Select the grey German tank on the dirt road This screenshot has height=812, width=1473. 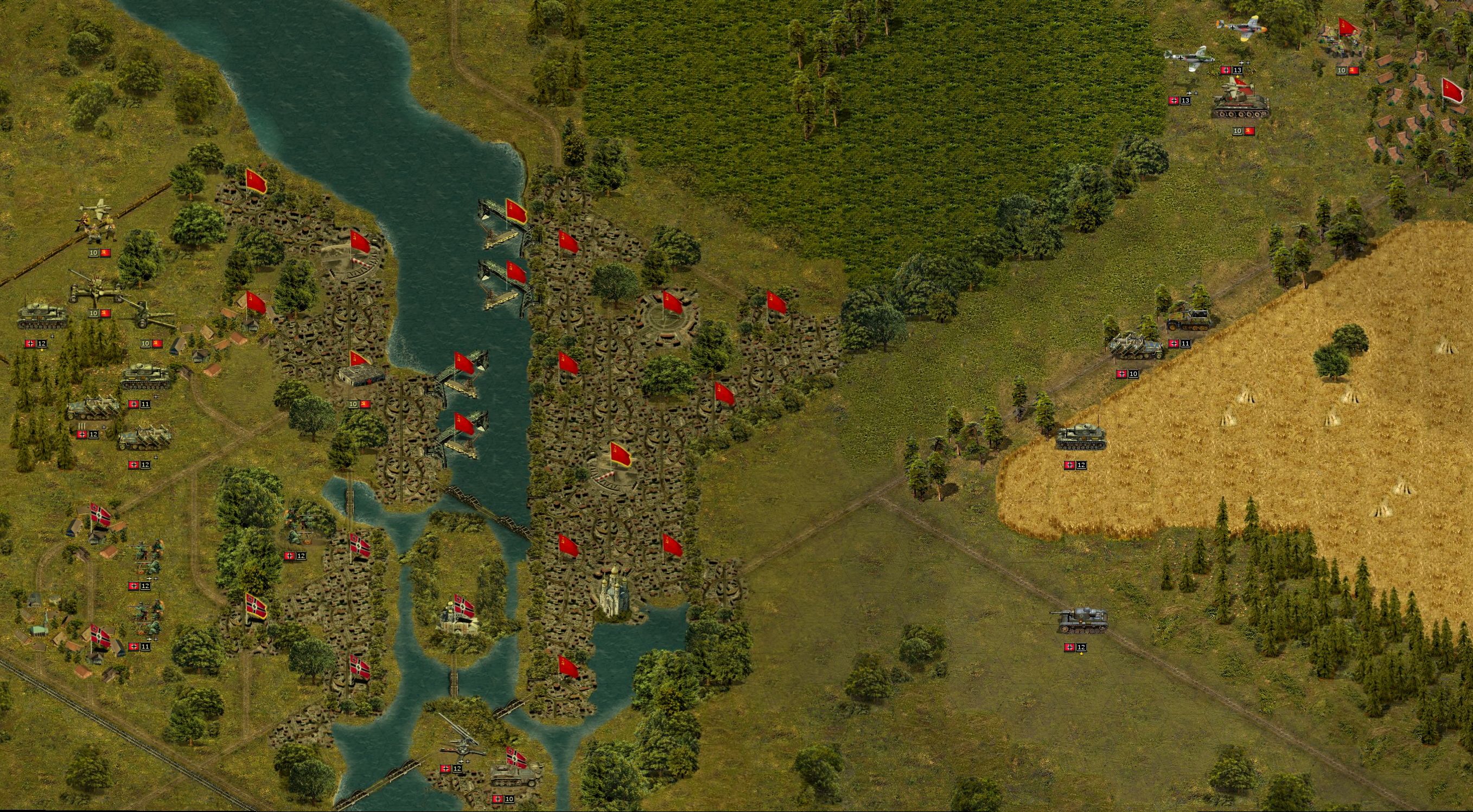click(x=1080, y=621)
